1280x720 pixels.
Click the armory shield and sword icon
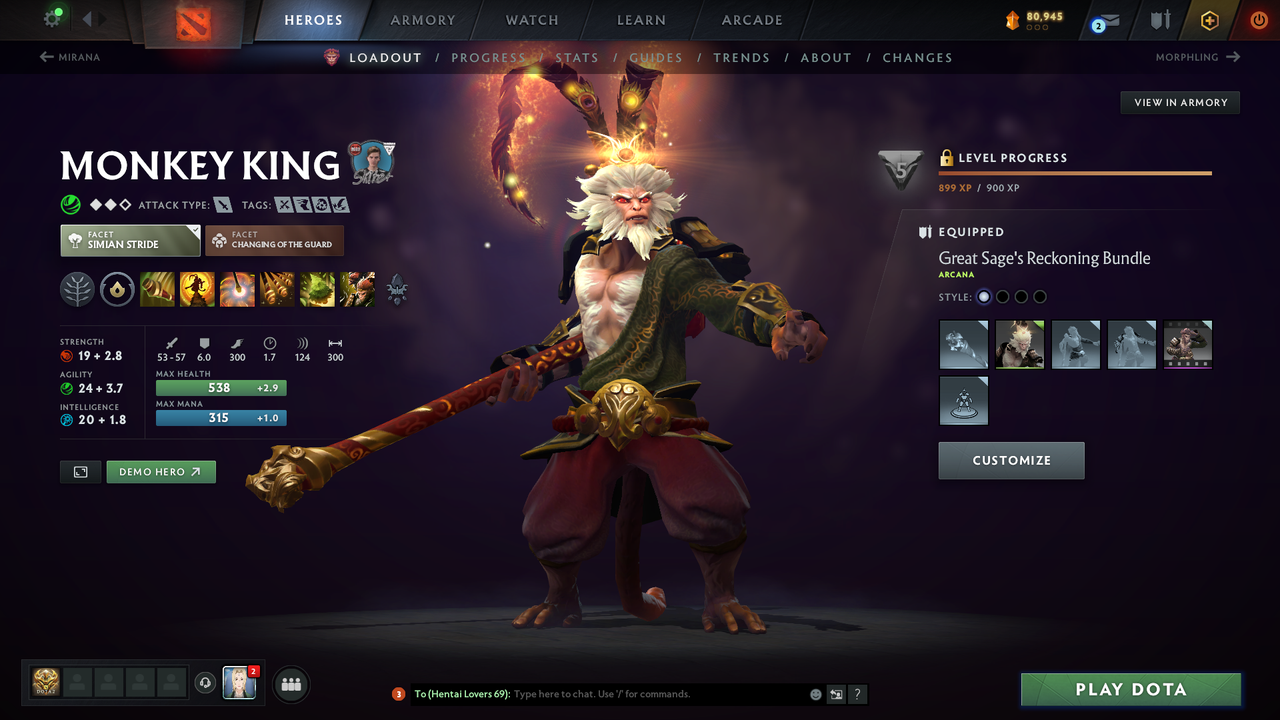click(1160, 22)
